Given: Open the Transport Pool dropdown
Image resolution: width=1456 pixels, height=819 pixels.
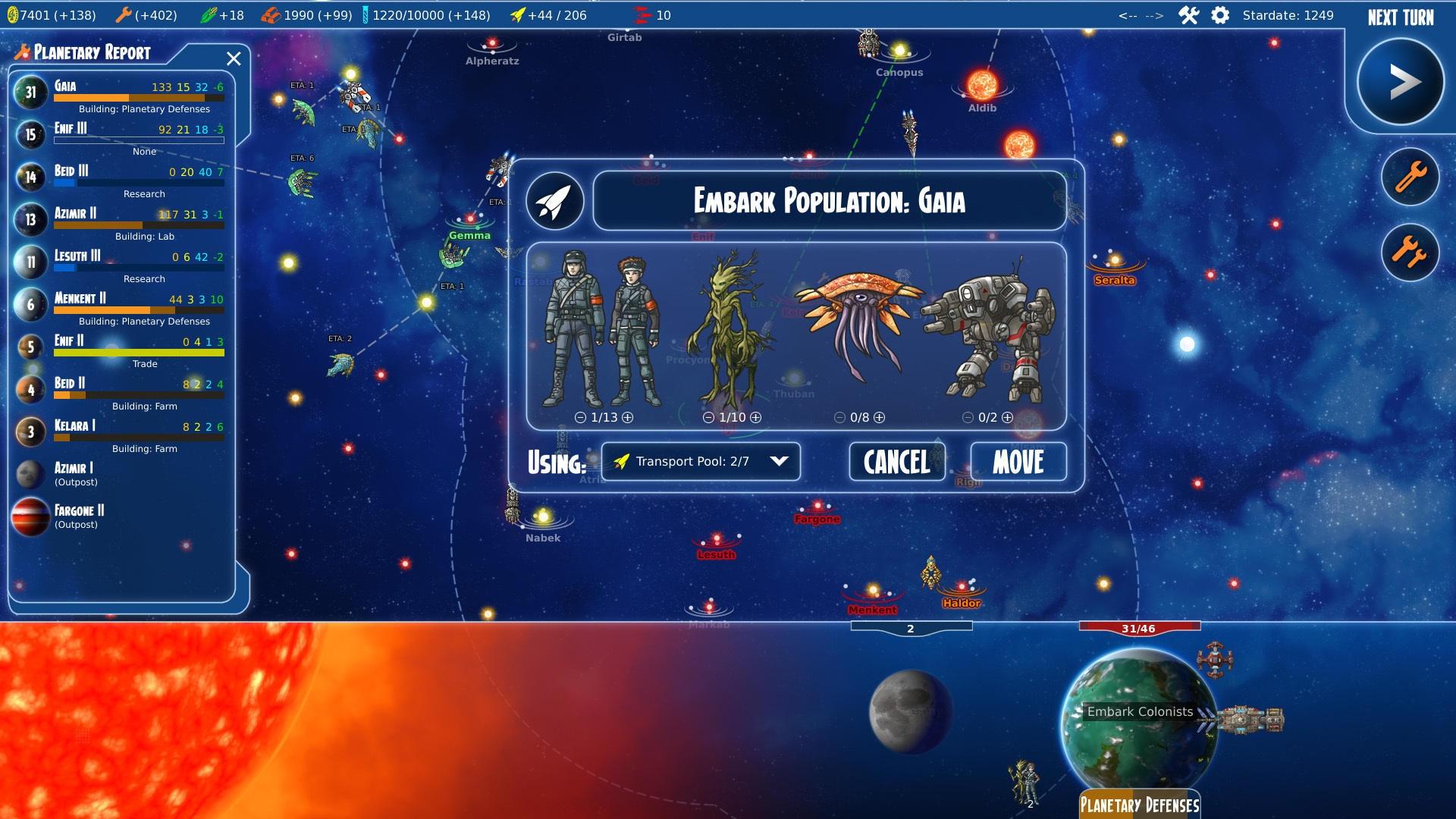Looking at the screenshot, I should (x=700, y=461).
